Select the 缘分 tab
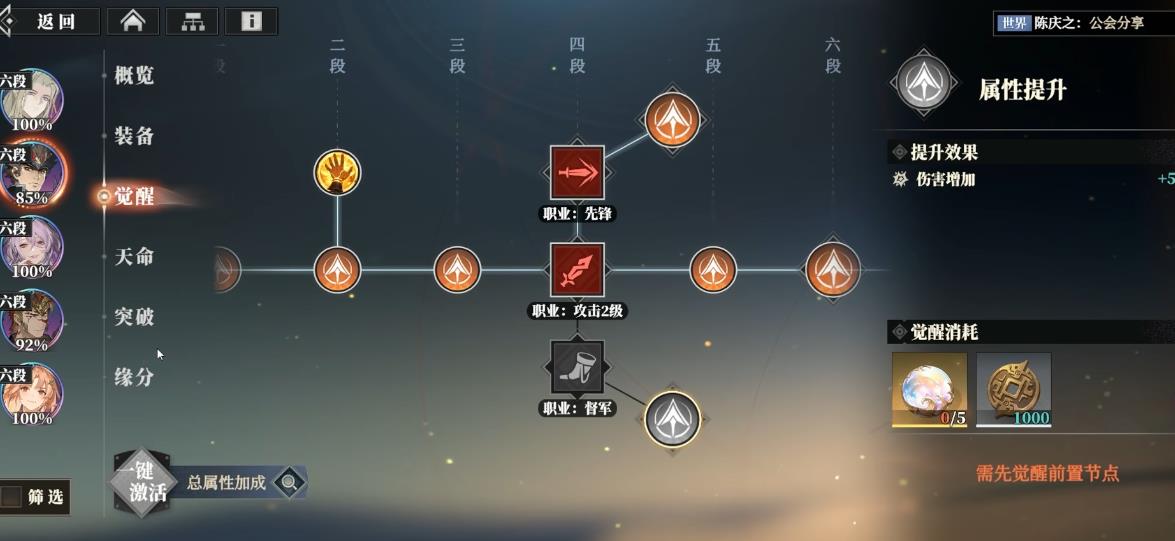1175x541 pixels. (134, 378)
